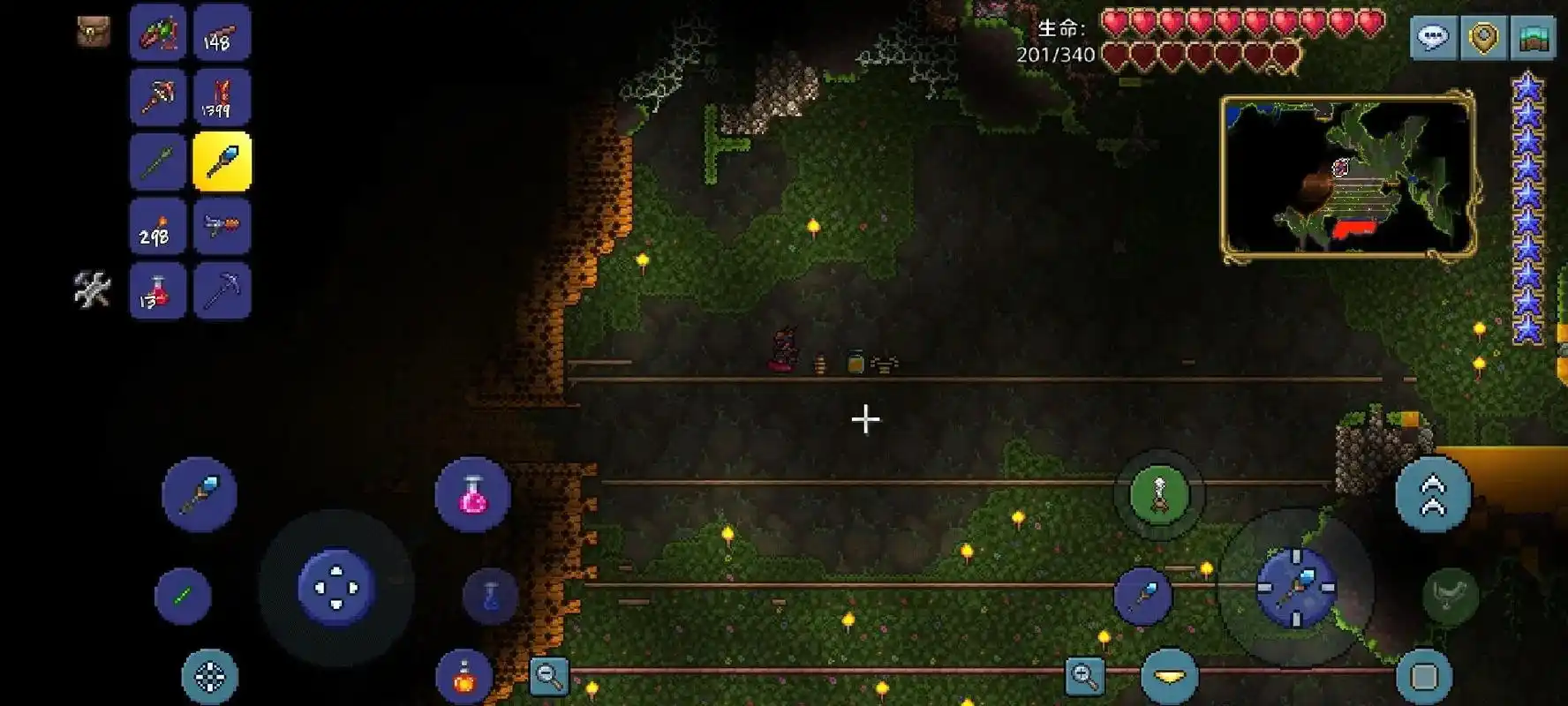The width and height of the screenshot is (1568, 706).
Task: Fire the green grappling hook button
Action: click(x=1159, y=494)
